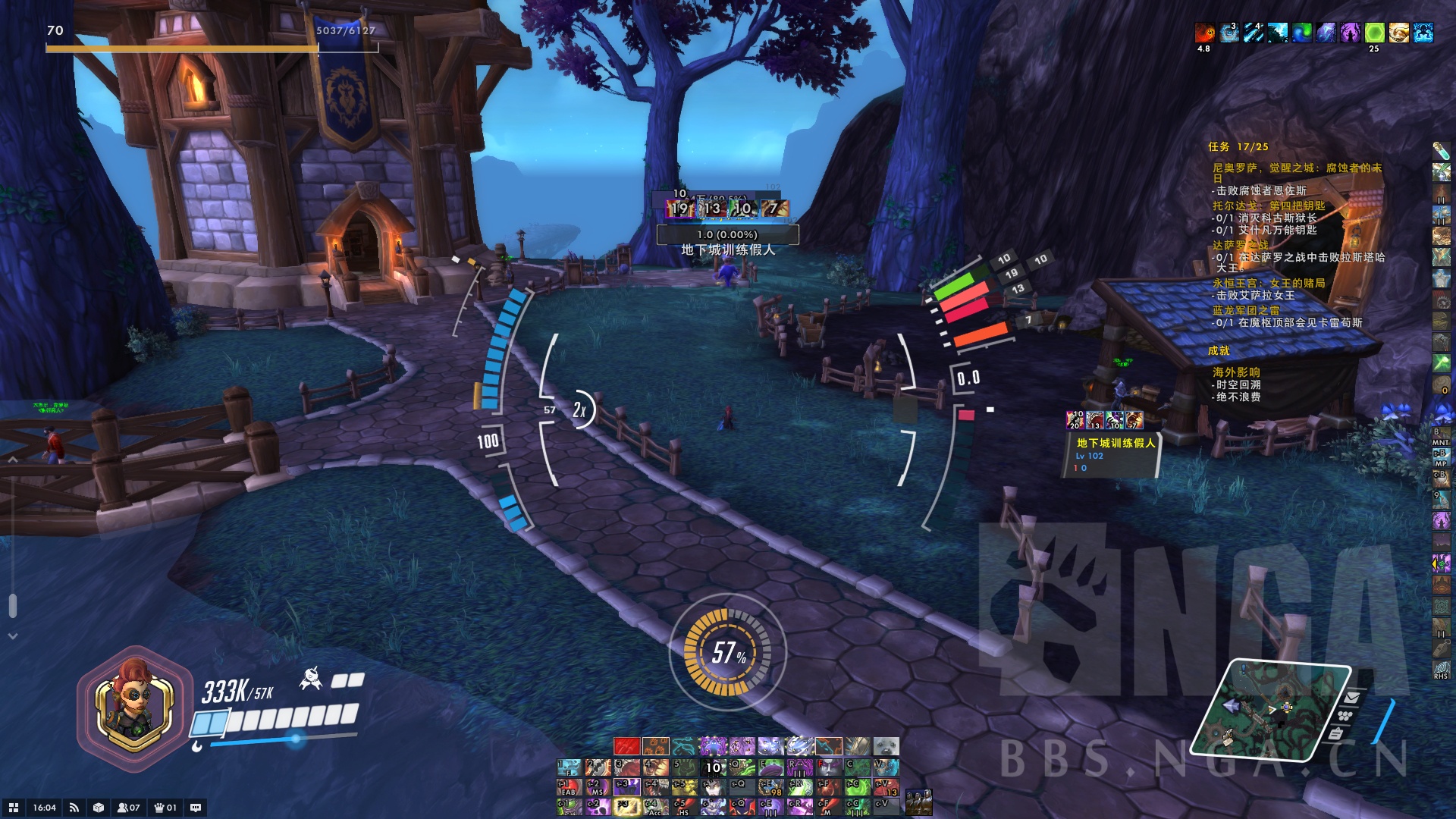Use the yellow goblin ability on shift-5
The image size is (1456, 819).
[x=684, y=787]
